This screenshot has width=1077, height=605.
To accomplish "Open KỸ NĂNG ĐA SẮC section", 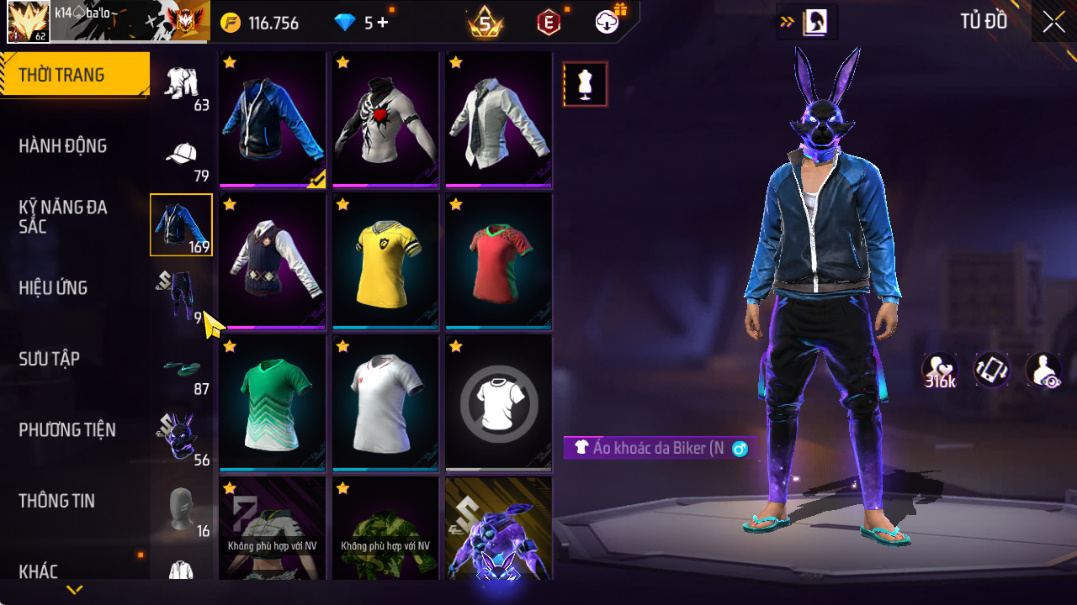I will click(63, 216).
